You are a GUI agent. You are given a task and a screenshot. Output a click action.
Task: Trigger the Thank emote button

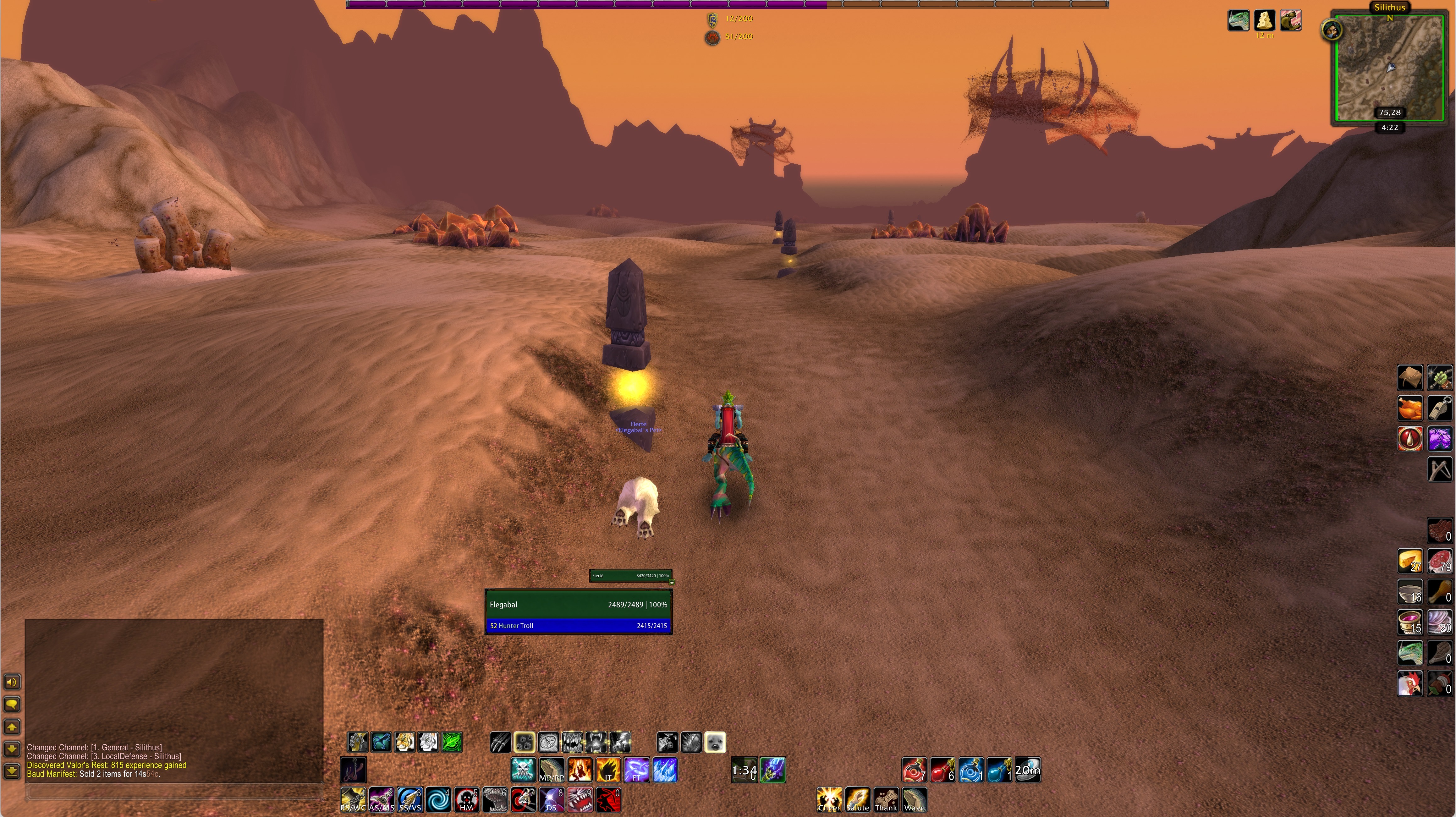(886, 800)
